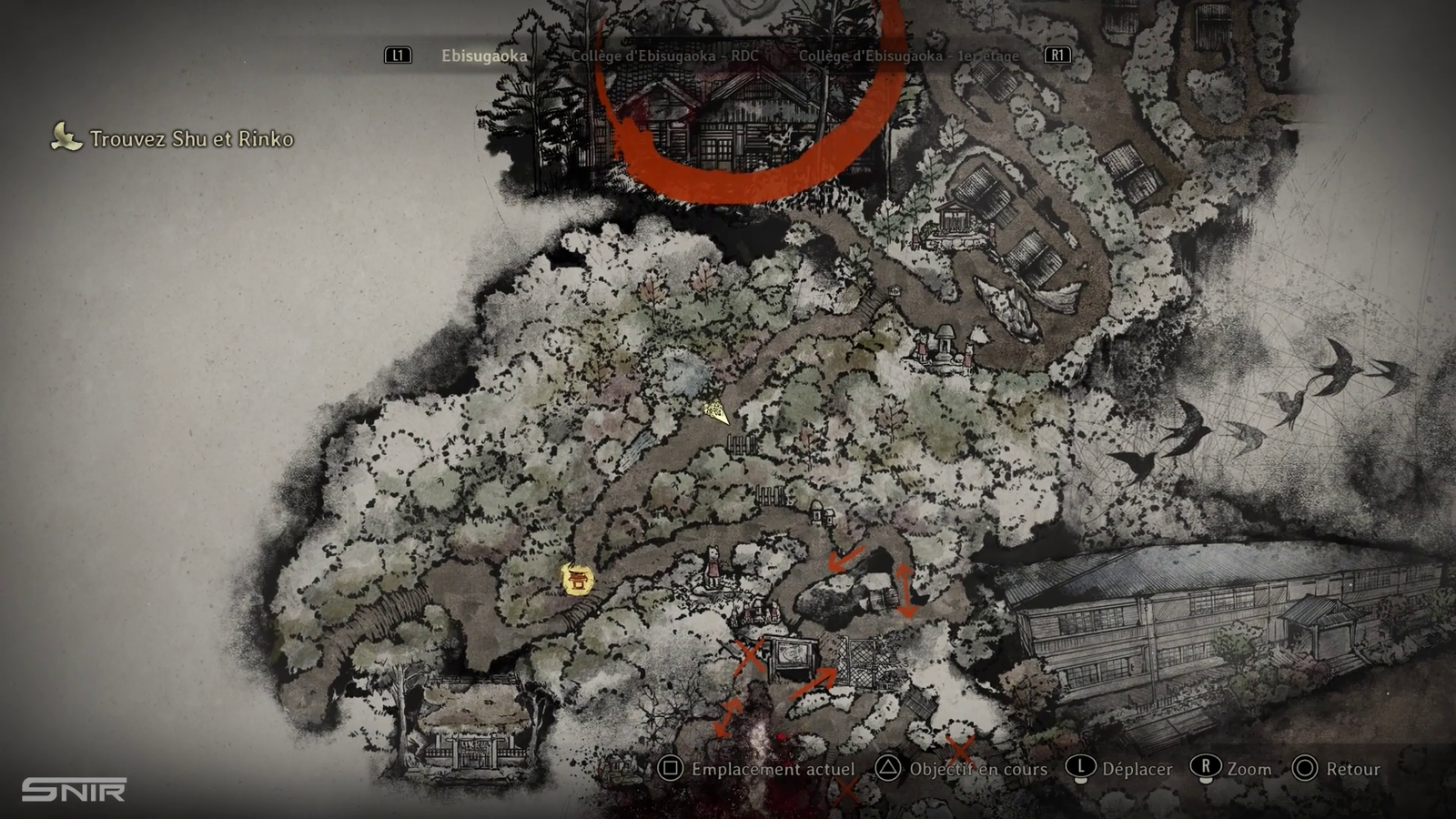Select the Trouvez Shu et Rinko objective
Viewport: 1456px width, 819px height.
191,139
